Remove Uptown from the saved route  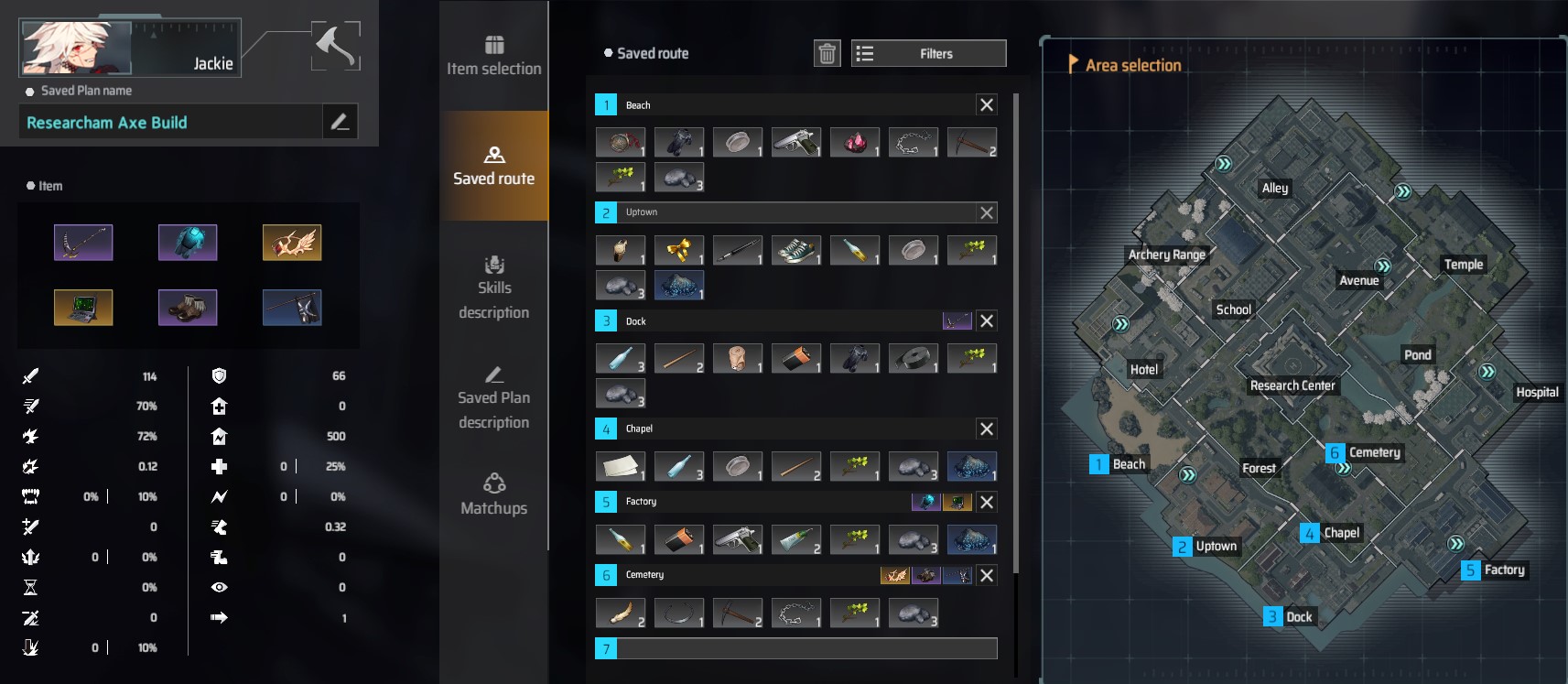986,213
